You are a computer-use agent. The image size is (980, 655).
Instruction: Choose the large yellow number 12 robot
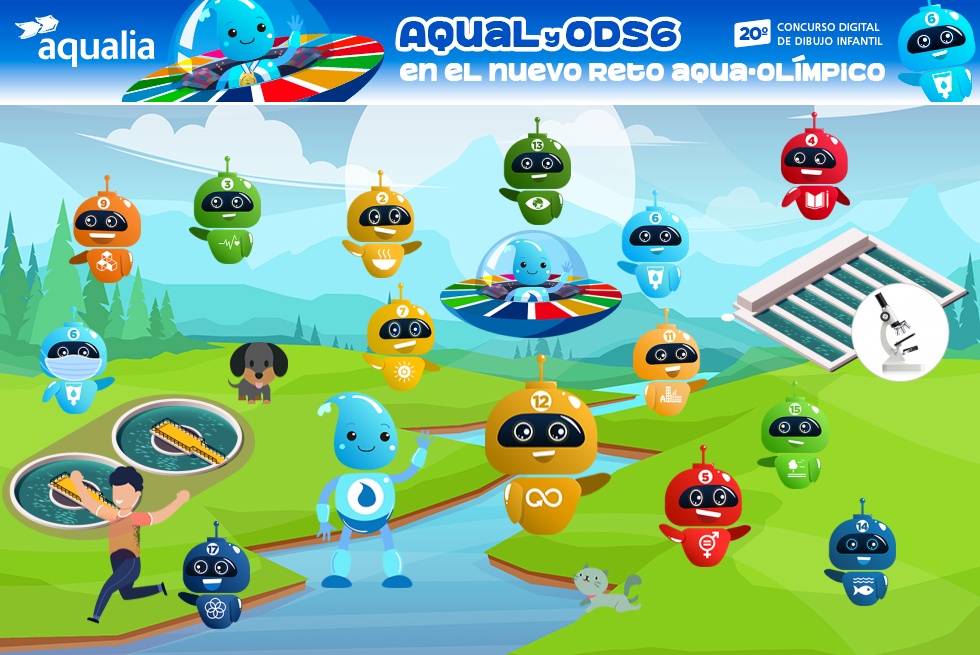pos(541,446)
